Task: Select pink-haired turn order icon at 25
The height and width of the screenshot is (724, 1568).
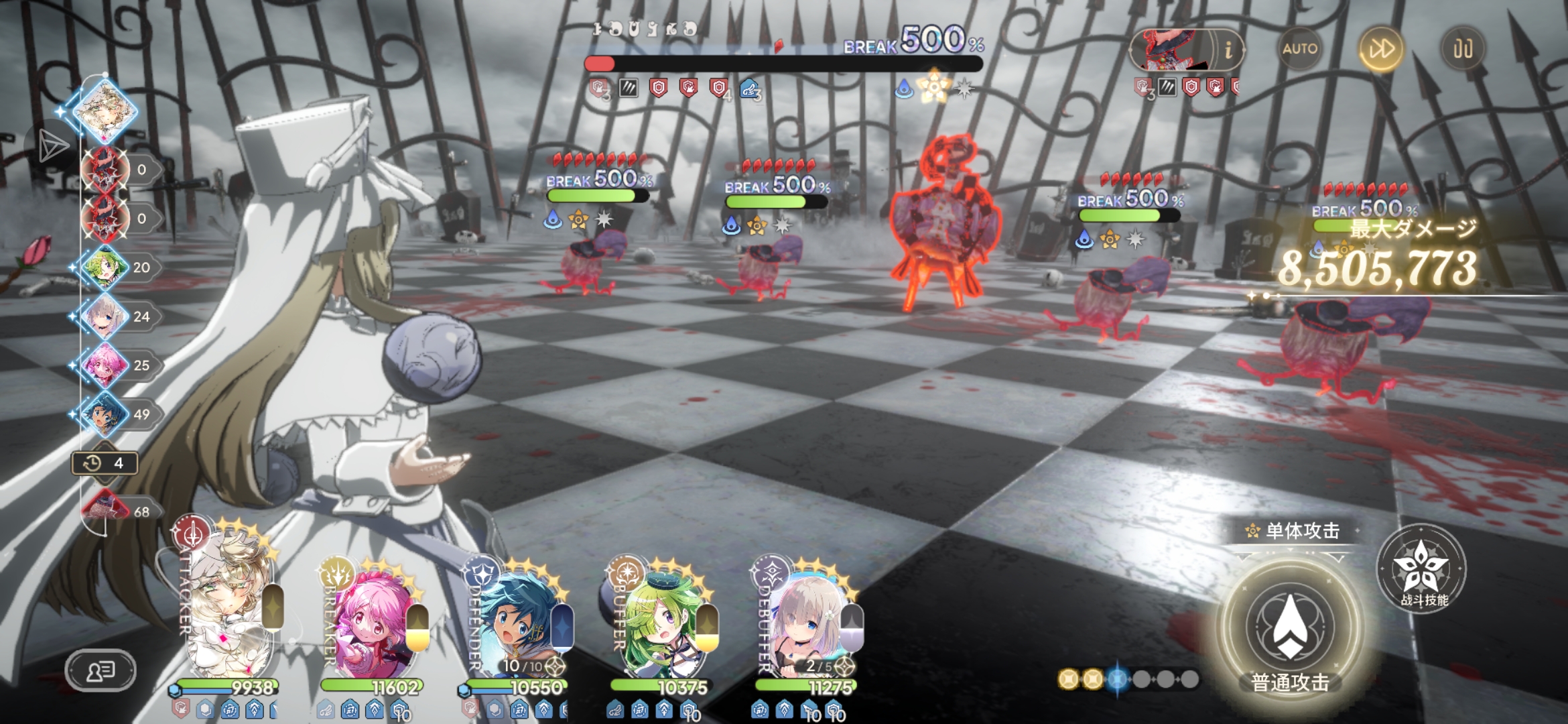Action: click(x=105, y=365)
